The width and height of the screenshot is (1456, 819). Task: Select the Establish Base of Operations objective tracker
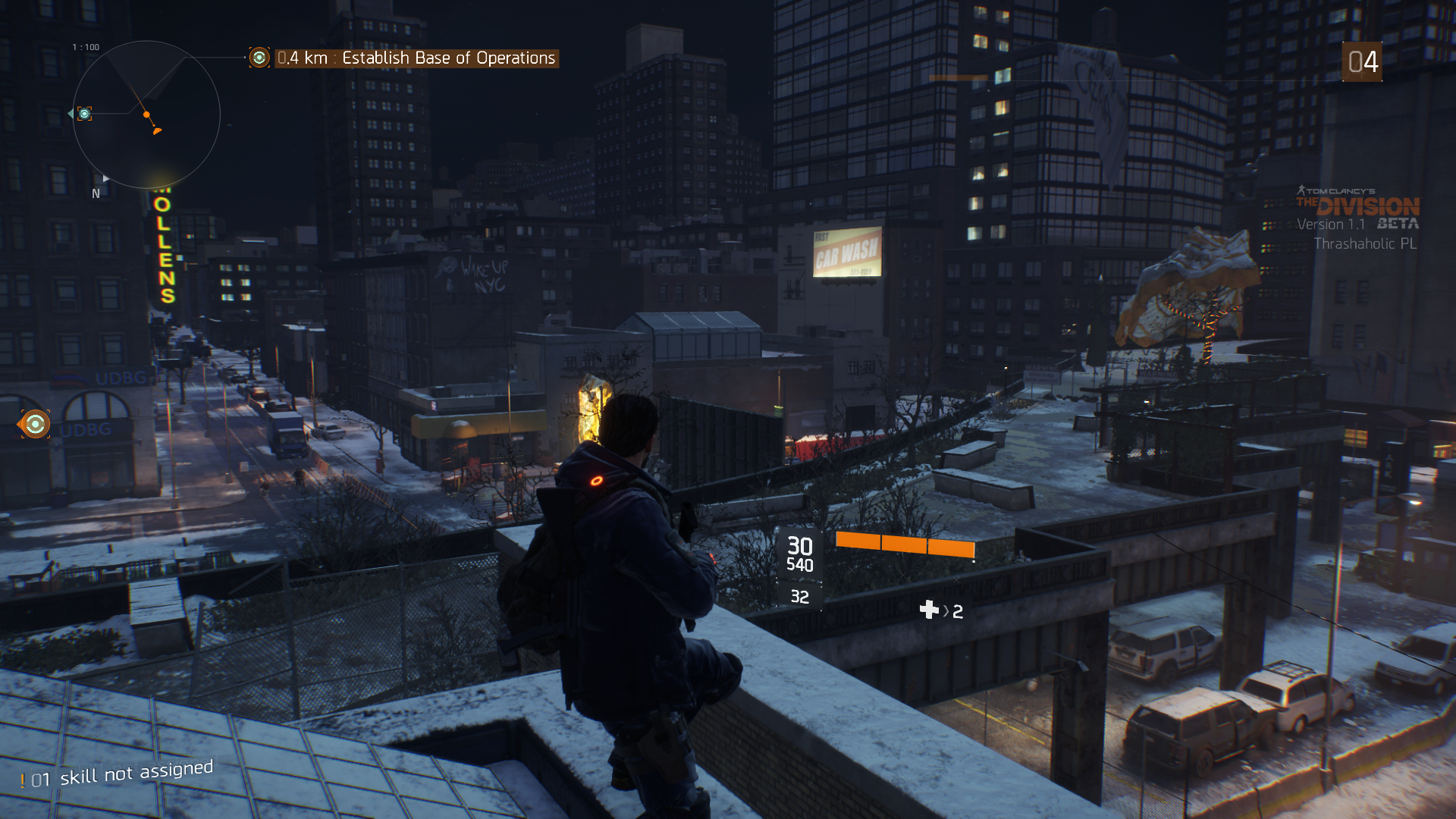pos(416,58)
